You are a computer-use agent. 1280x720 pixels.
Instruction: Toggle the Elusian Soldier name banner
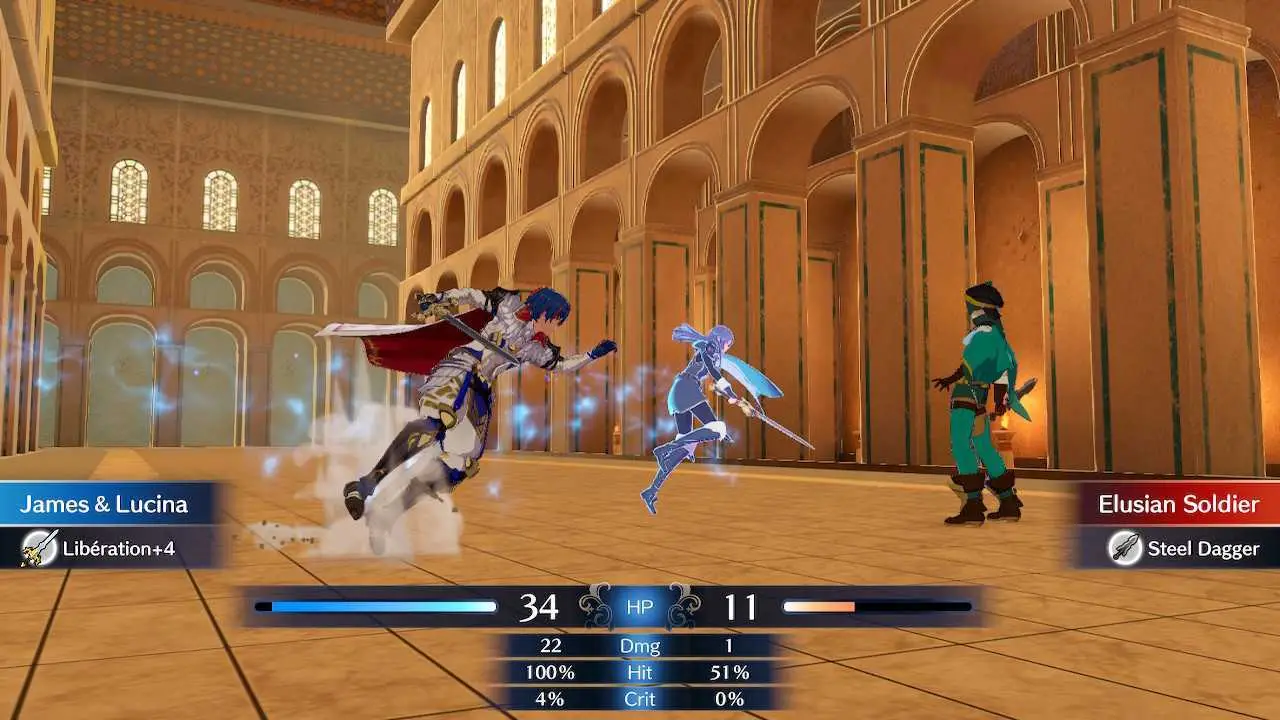[x=1180, y=504]
